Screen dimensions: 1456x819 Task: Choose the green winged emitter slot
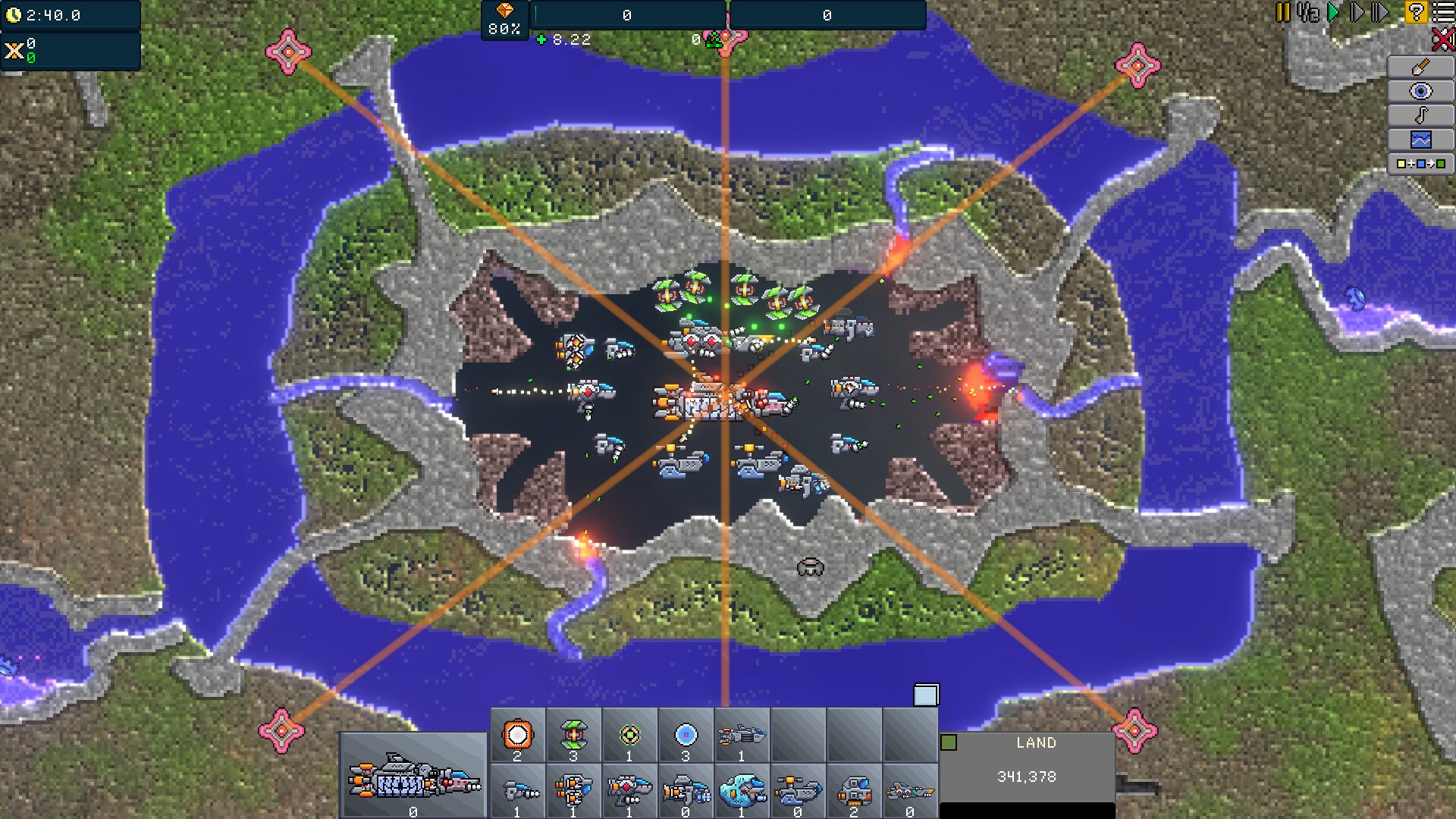pos(573,736)
